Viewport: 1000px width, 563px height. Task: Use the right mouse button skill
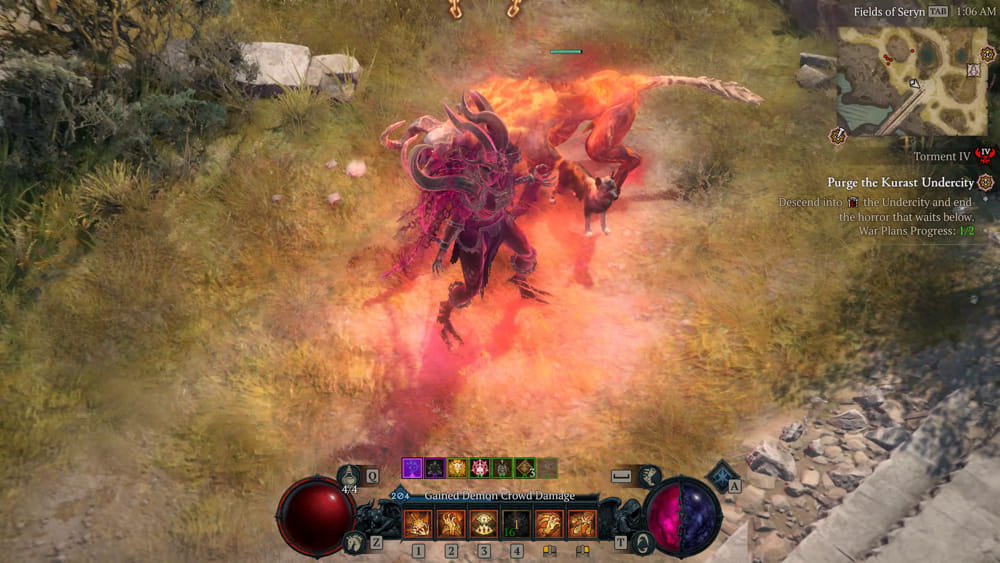pos(581,524)
